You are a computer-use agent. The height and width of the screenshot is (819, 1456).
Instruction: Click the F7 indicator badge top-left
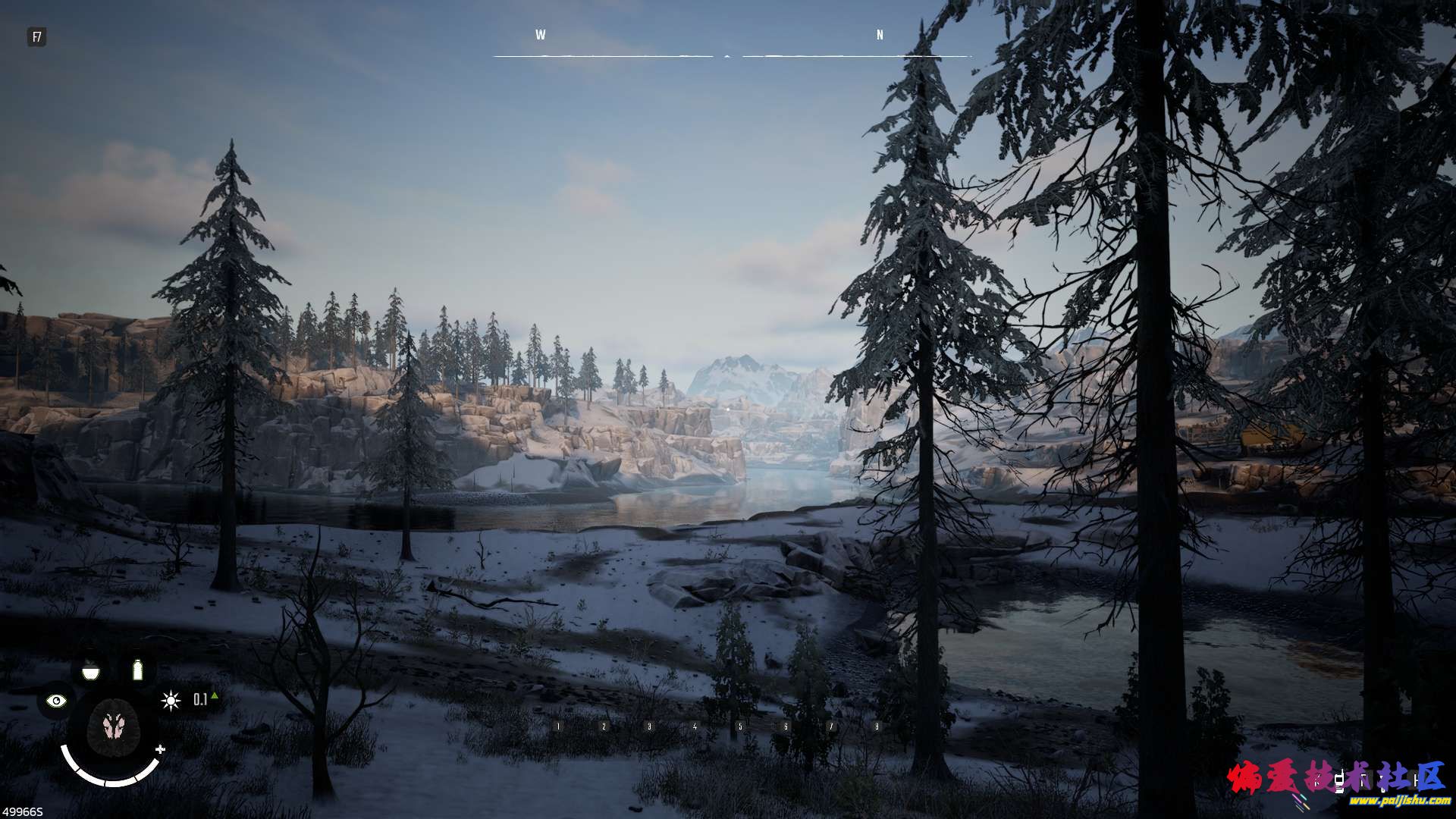click(36, 34)
